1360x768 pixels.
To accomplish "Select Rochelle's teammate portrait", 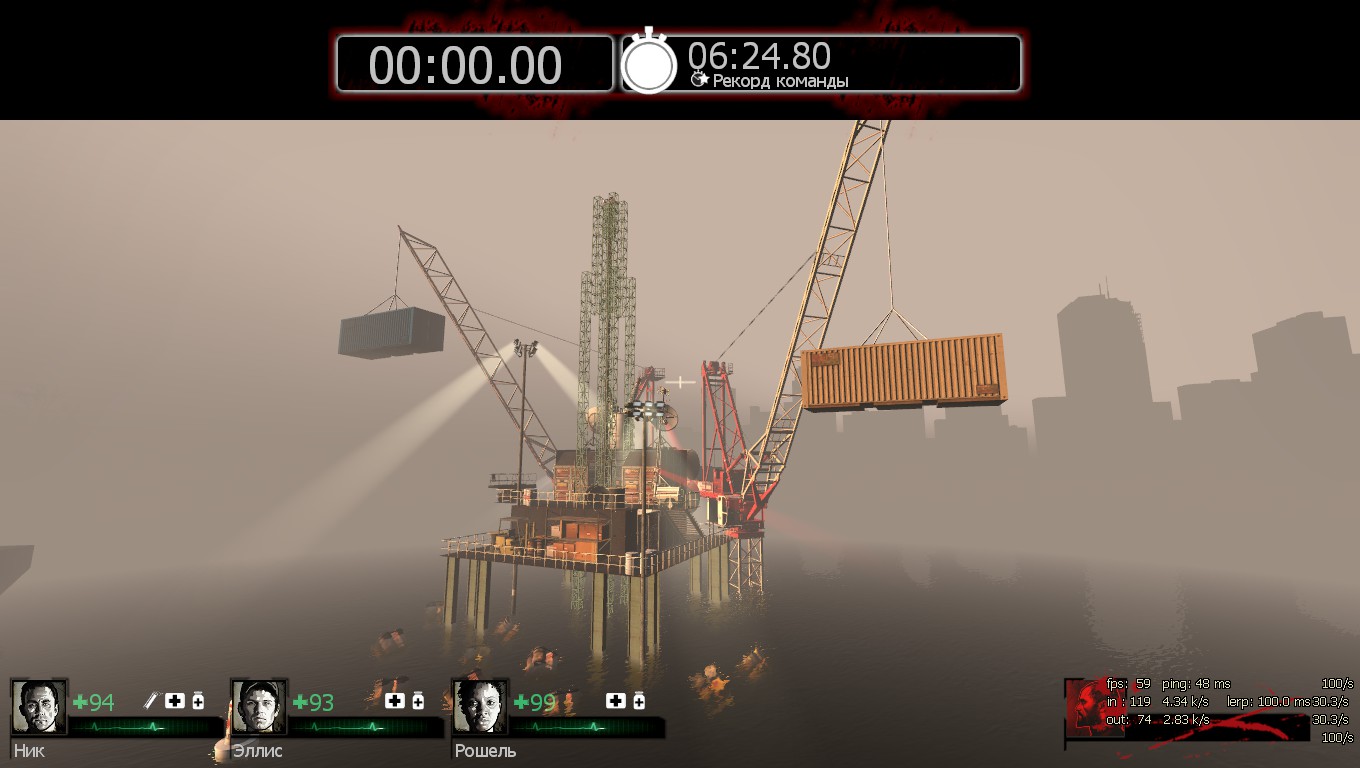I will click(x=480, y=707).
